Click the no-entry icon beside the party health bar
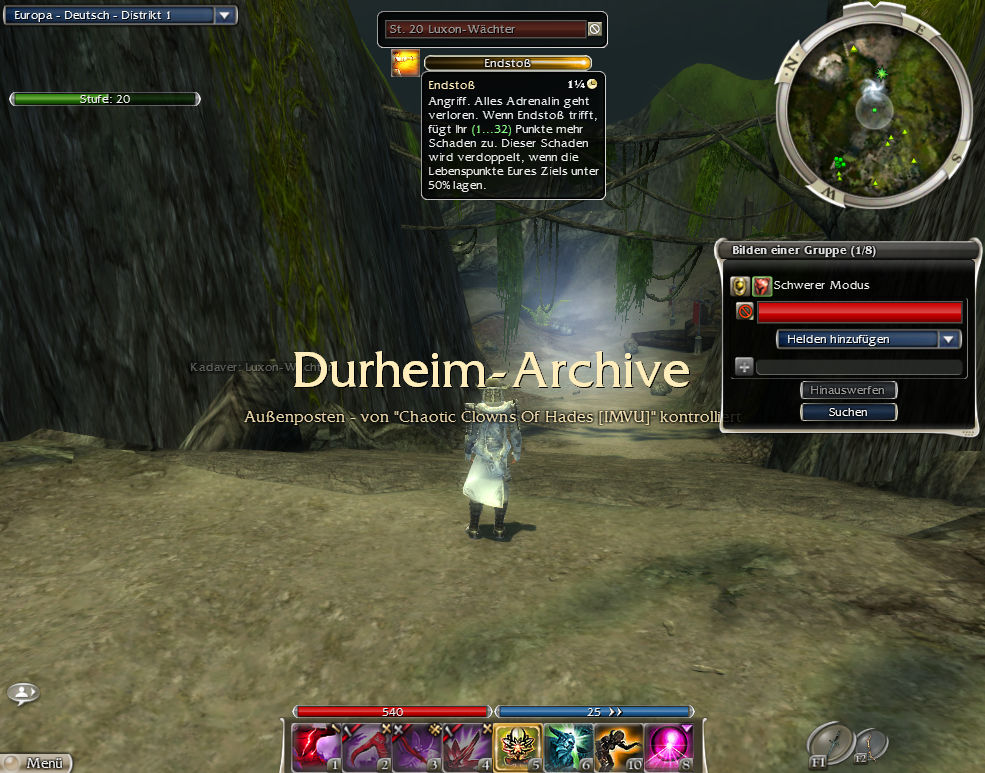 (745, 312)
